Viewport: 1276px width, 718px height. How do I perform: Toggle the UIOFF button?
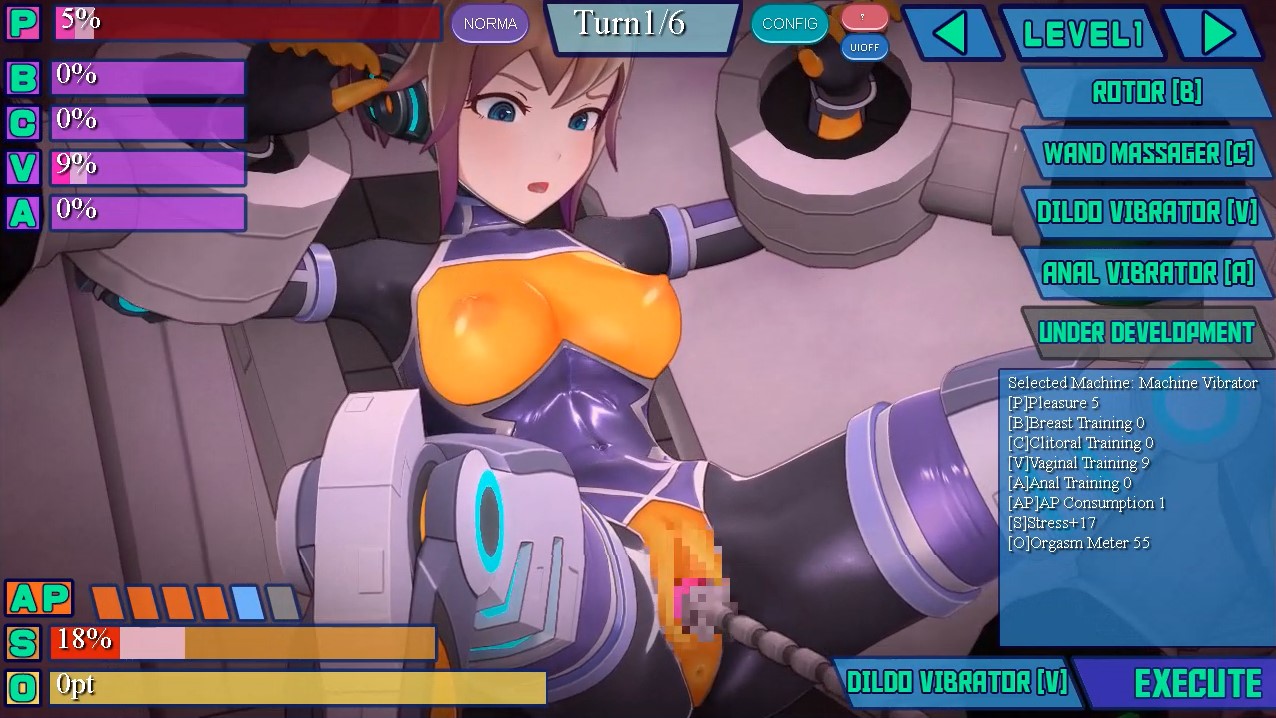864,47
